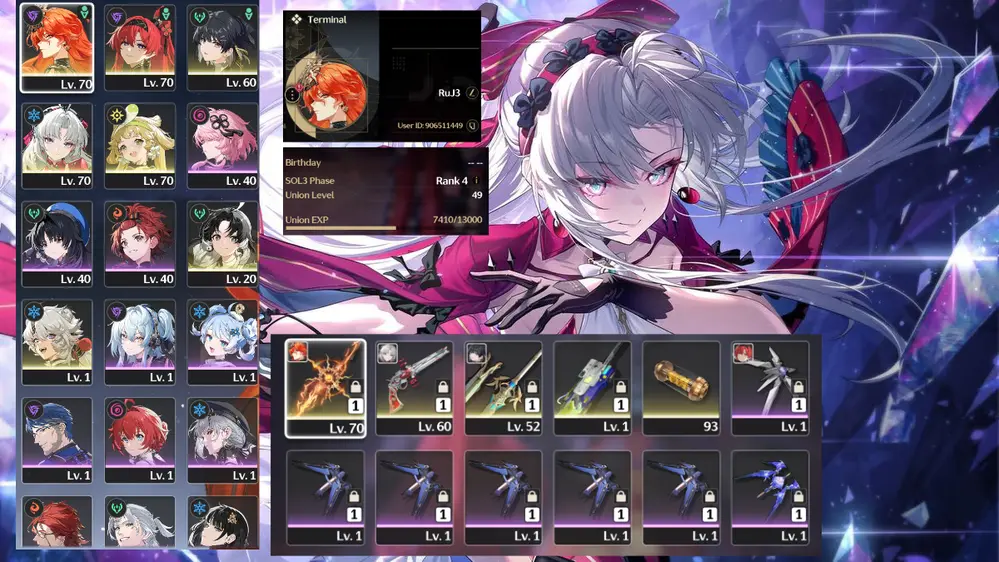This screenshot has width=999, height=562.
Task: Select the orange-haired Lv. 70 character portrait
Action: pos(56,47)
